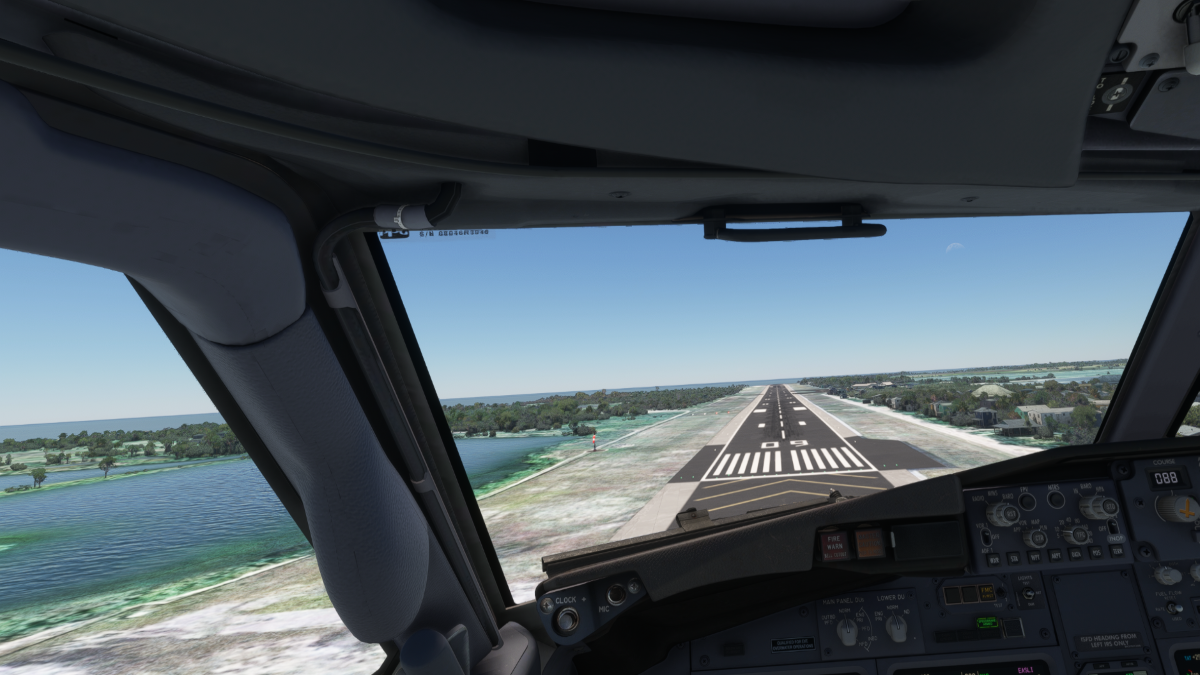Click the CLOCK button on the glareshield

[x=566, y=620]
